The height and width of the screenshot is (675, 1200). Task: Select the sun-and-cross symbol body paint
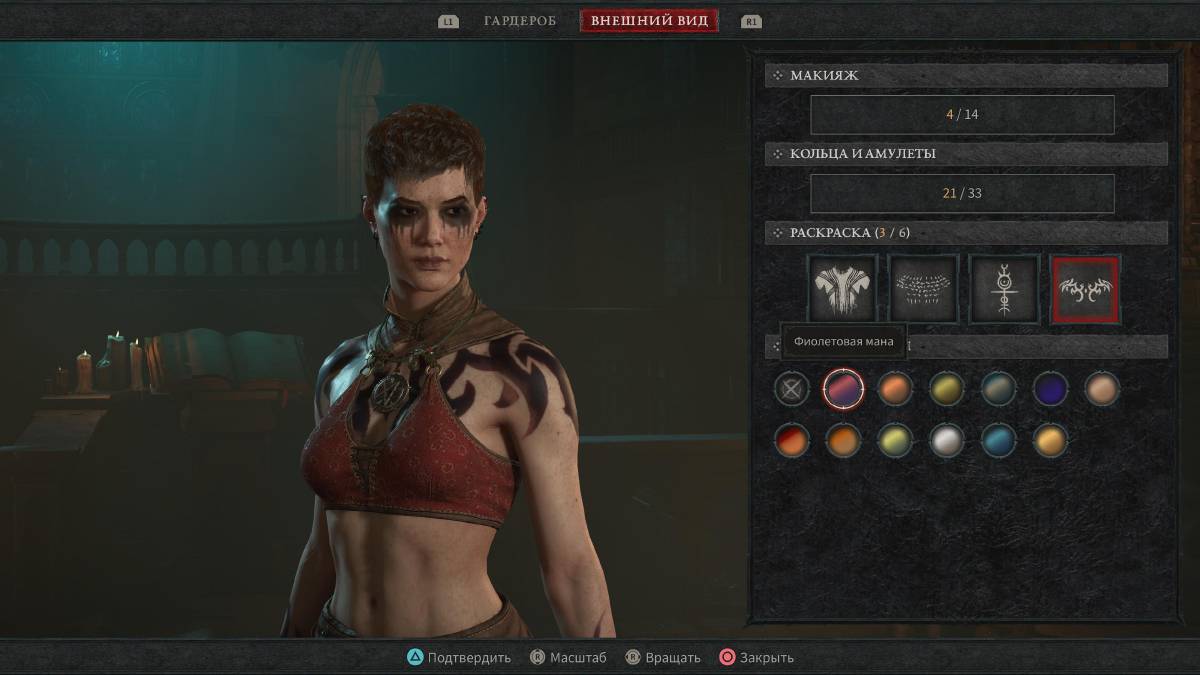pyautogui.click(x=1003, y=289)
